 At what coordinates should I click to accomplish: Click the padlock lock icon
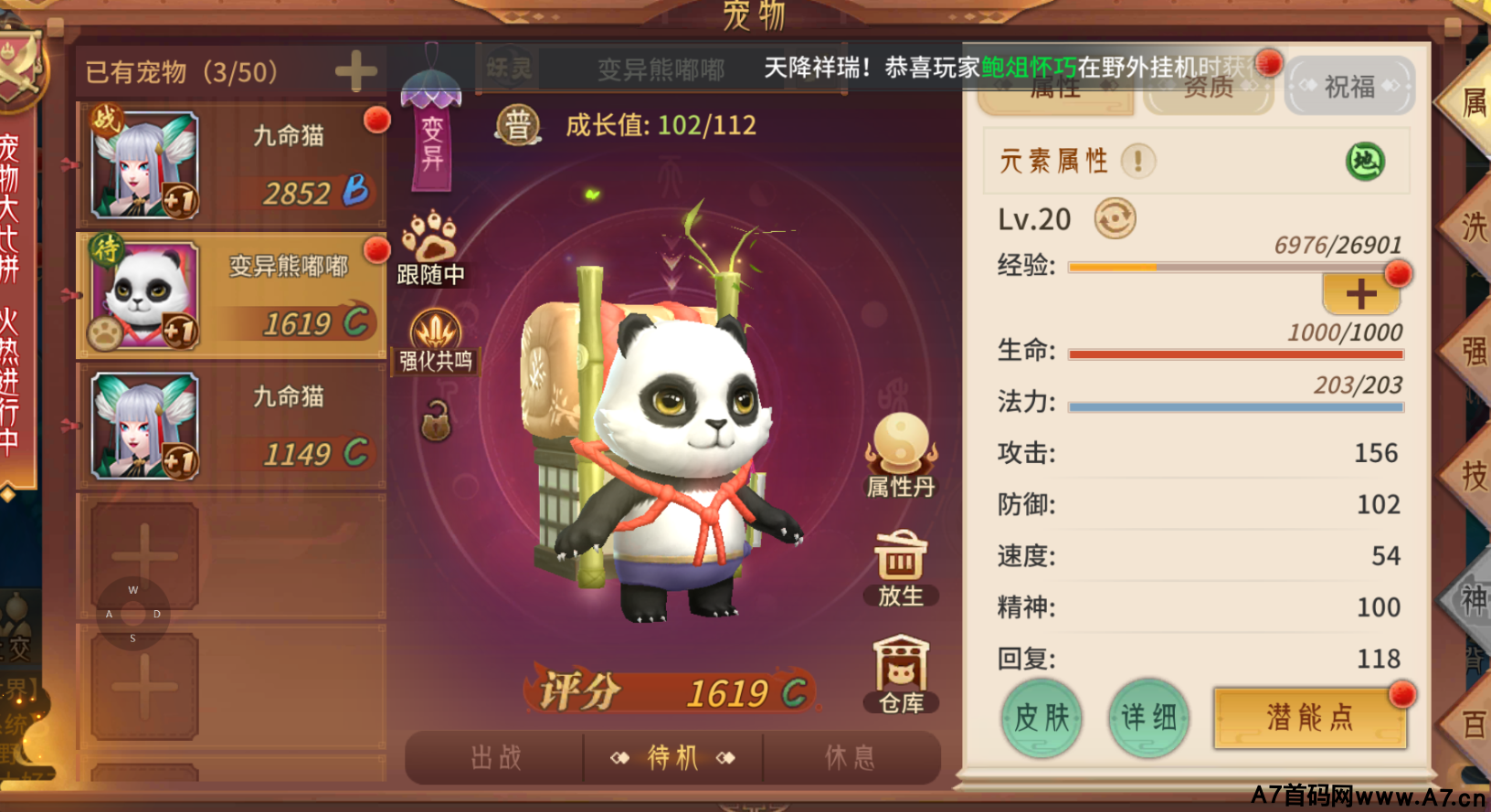point(436,421)
